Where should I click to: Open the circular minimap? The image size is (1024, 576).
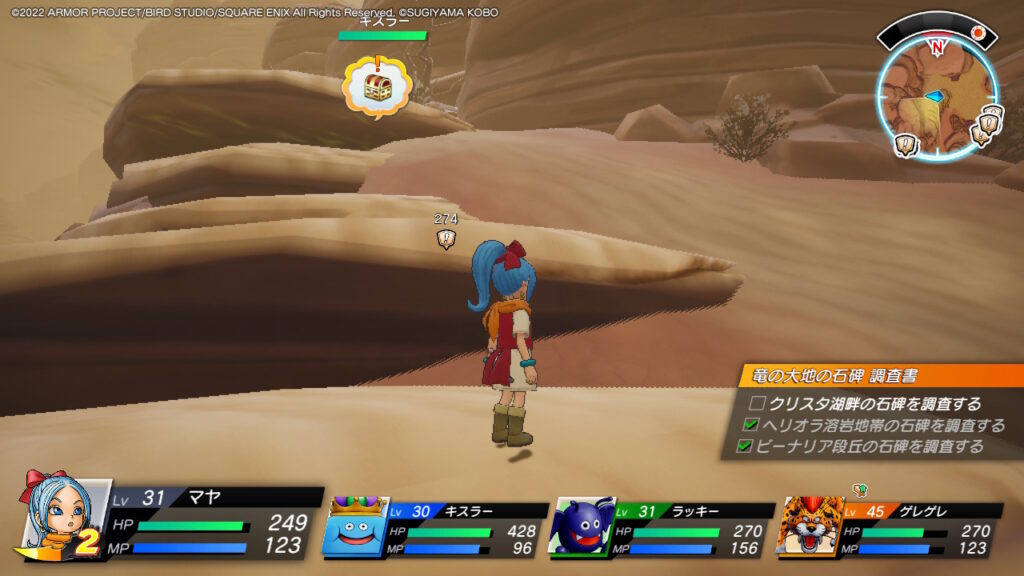(x=936, y=95)
